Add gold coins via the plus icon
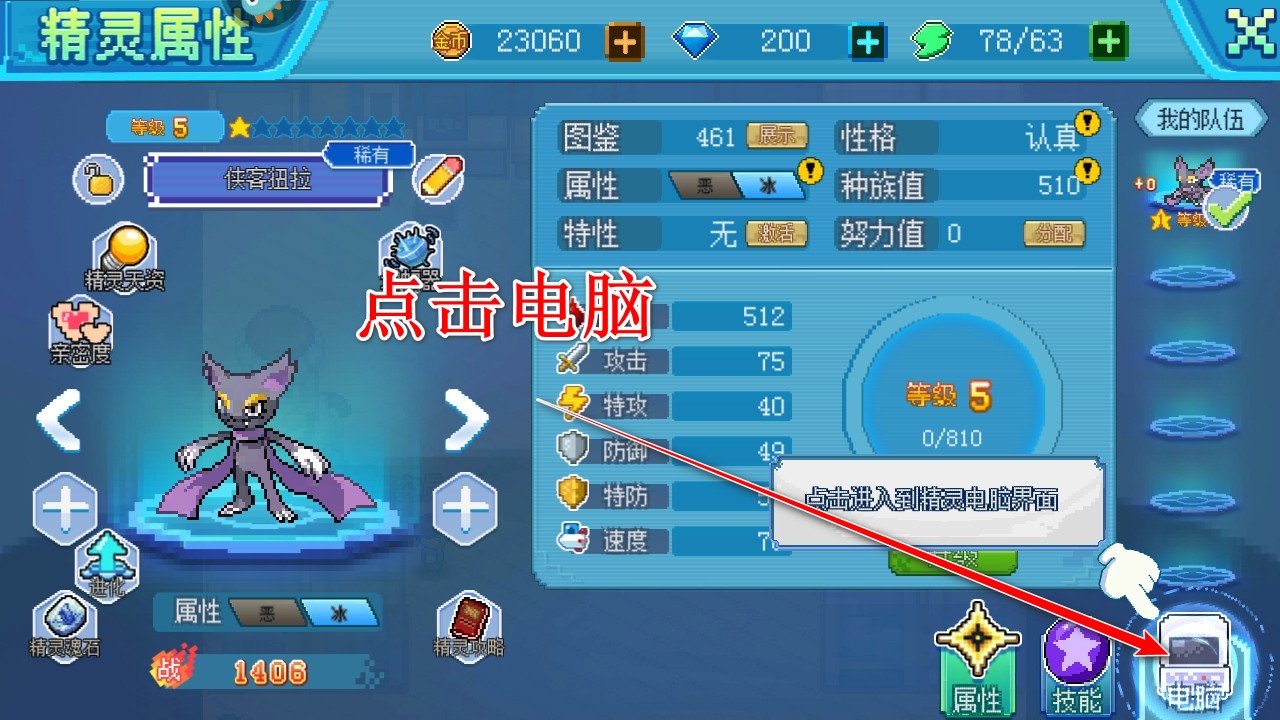Viewport: 1280px width, 720px height. [x=625, y=41]
